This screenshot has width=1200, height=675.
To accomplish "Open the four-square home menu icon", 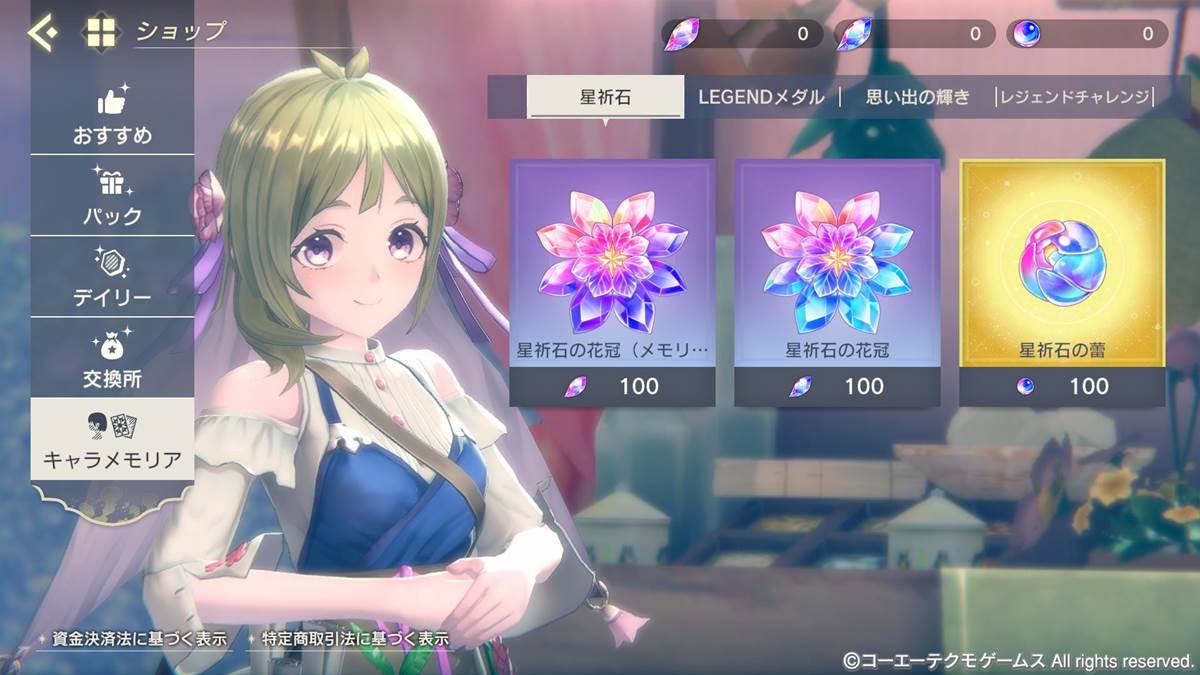I will pos(102,32).
